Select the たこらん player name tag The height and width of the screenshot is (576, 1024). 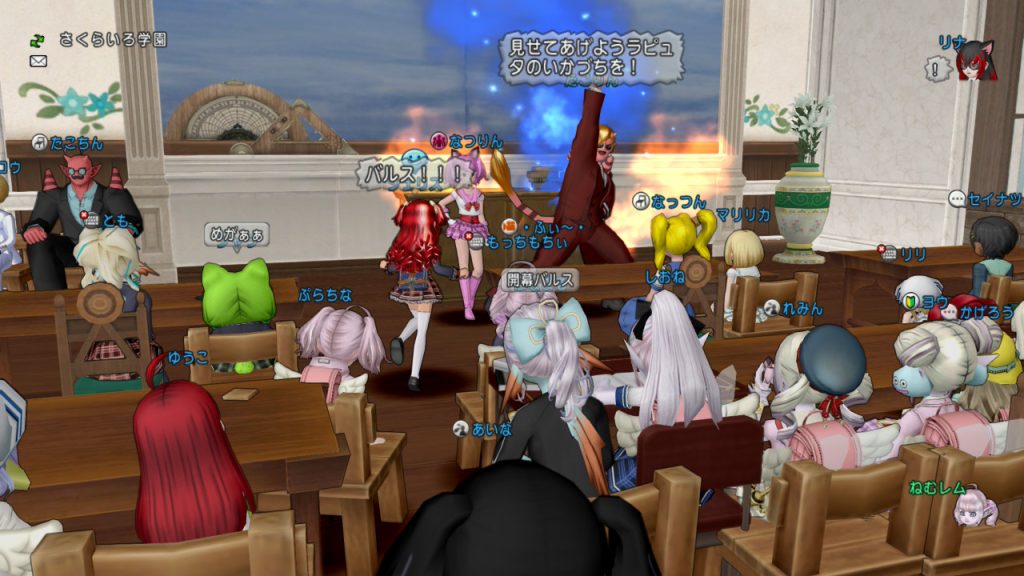pyautogui.click(x=75, y=143)
